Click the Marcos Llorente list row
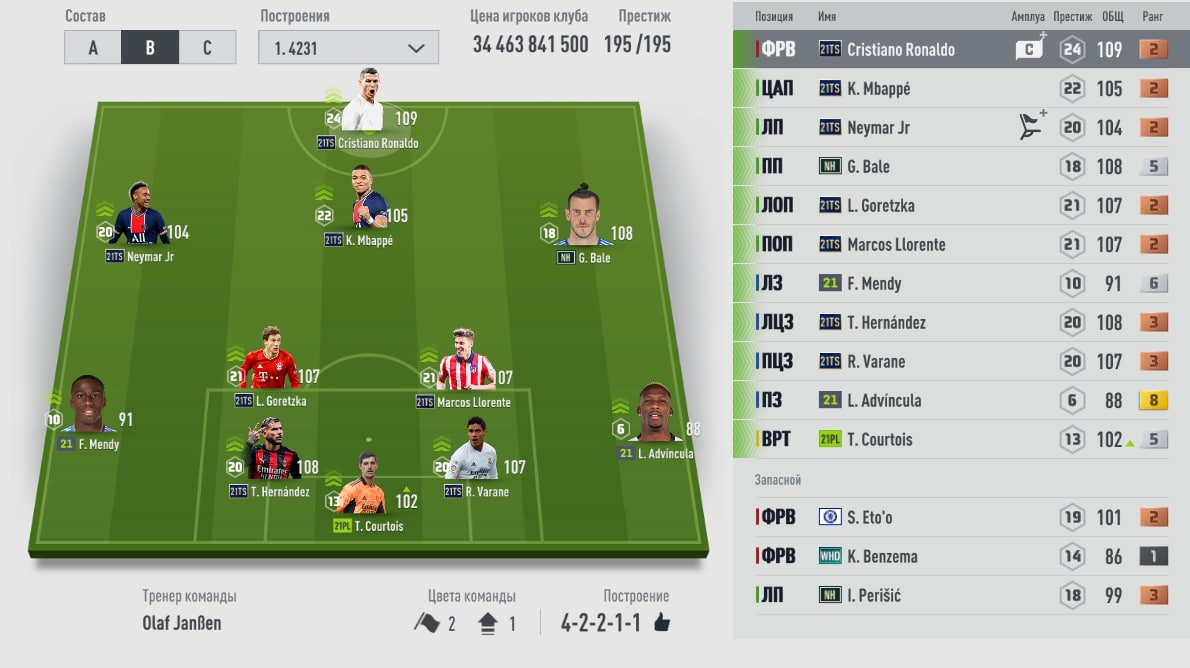 960,245
